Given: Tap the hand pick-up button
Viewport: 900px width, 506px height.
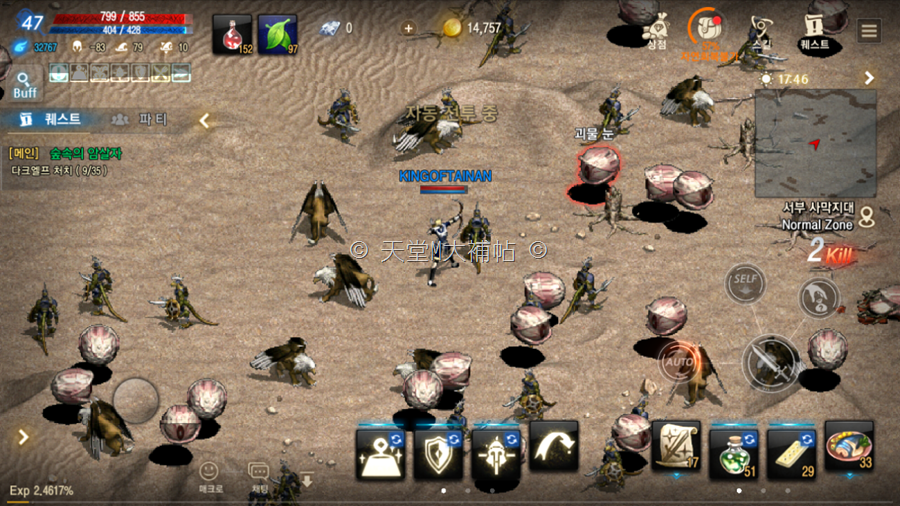Looking at the screenshot, I should click(x=818, y=297).
